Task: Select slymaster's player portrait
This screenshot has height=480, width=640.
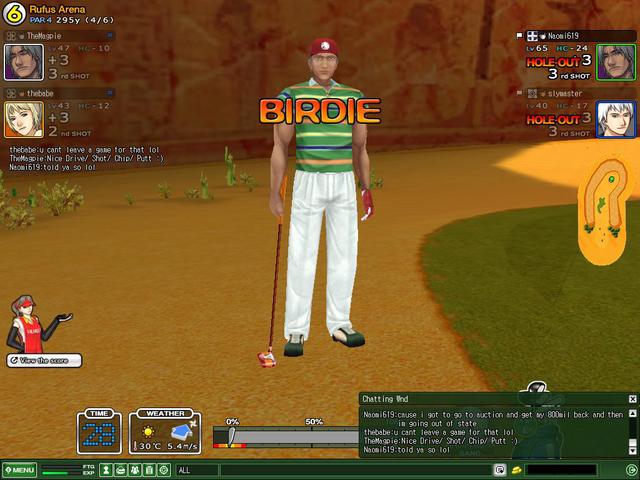Action: tap(616, 119)
